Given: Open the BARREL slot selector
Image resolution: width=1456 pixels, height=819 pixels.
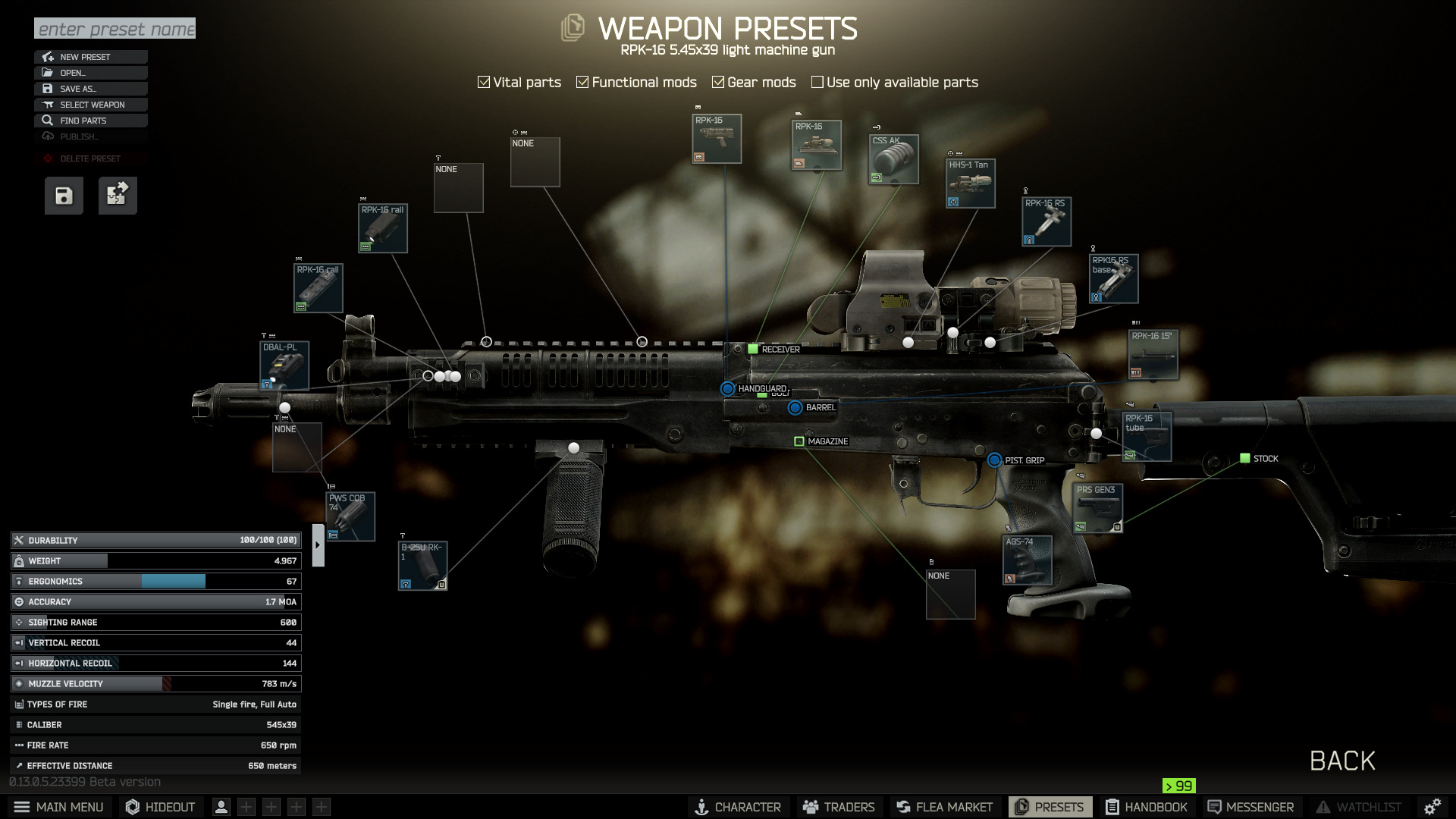Looking at the screenshot, I should [x=795, y=407].
